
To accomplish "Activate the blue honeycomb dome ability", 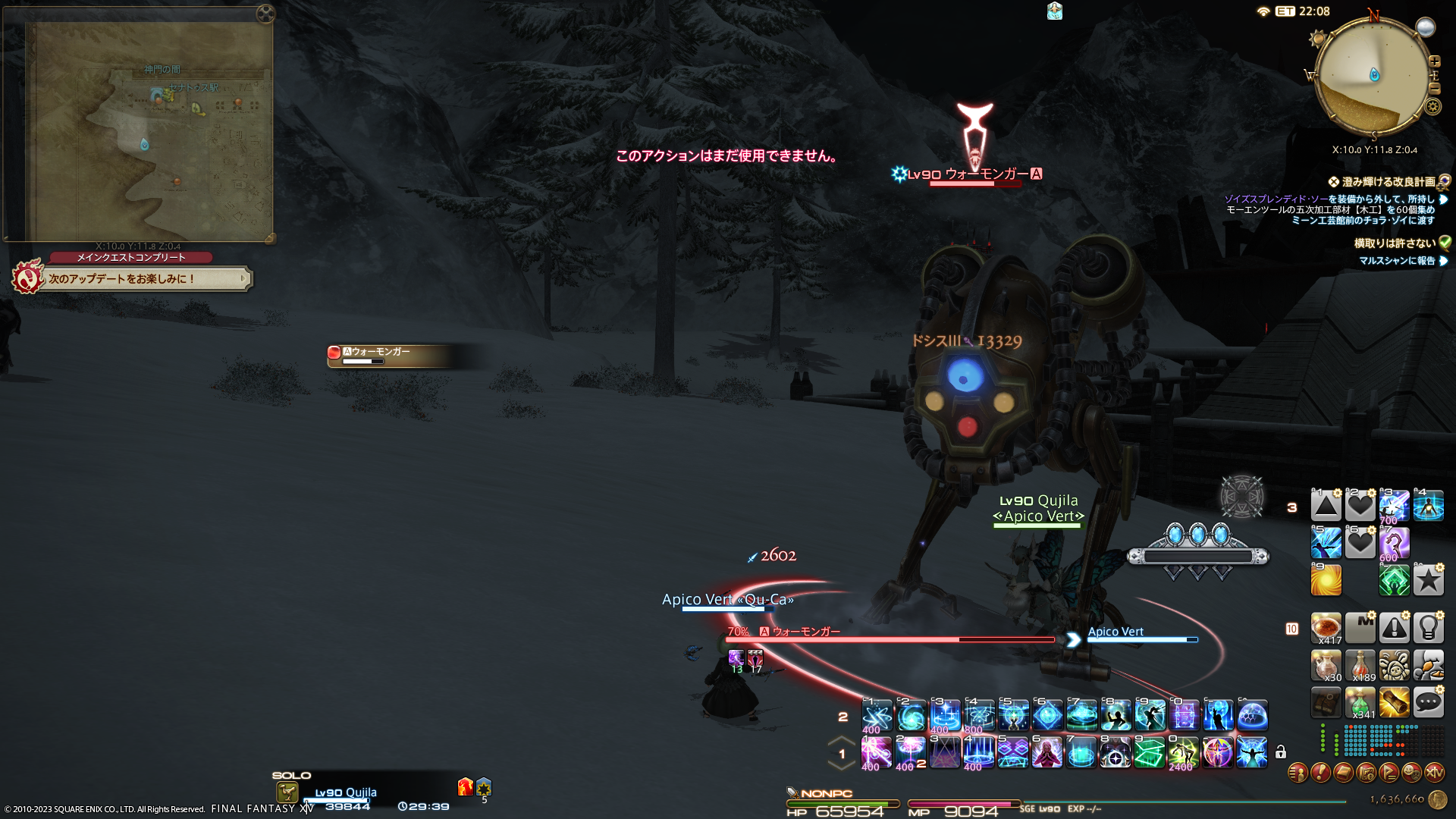I will pos(1252,715).
